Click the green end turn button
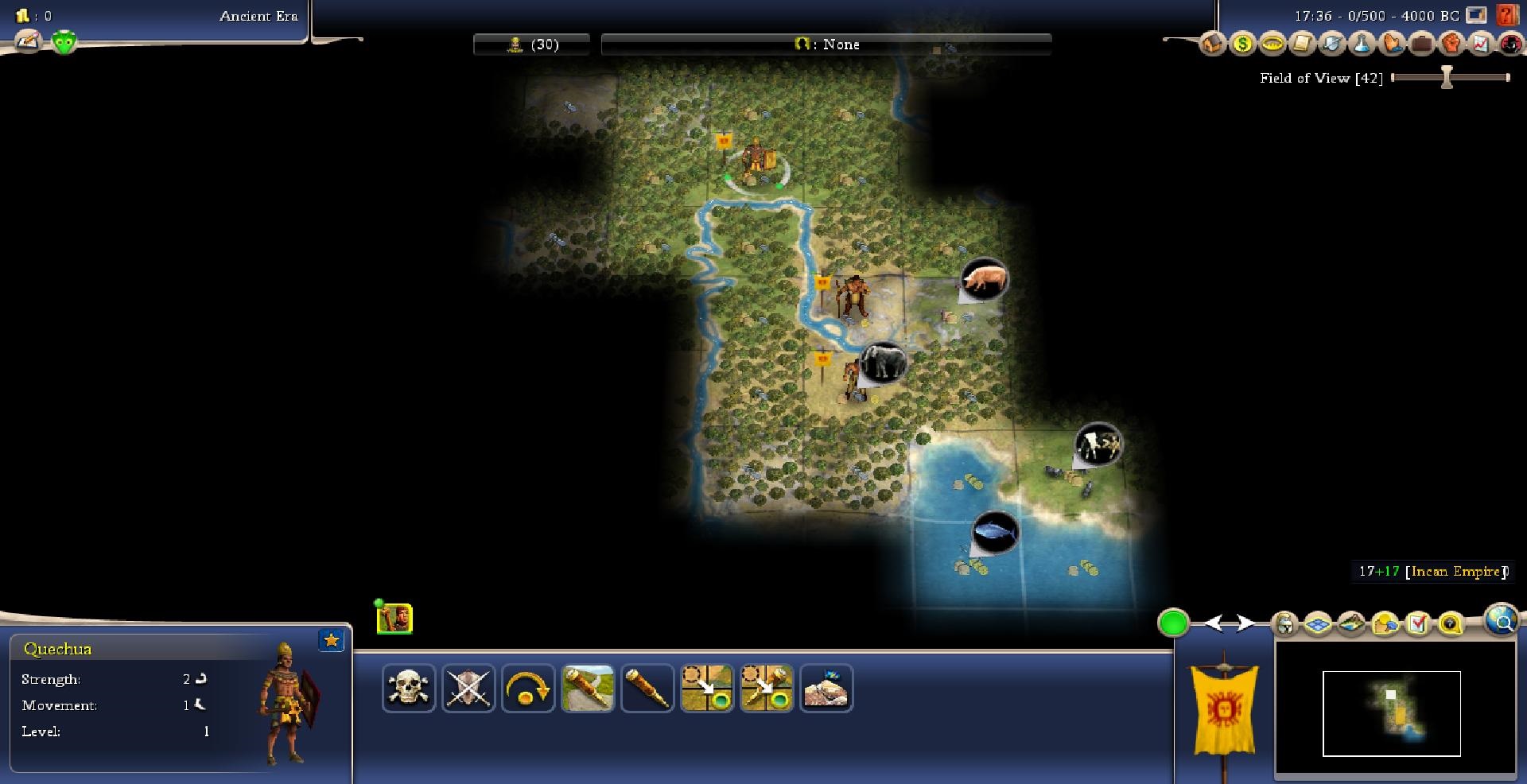 click(x=1173, y=623)
